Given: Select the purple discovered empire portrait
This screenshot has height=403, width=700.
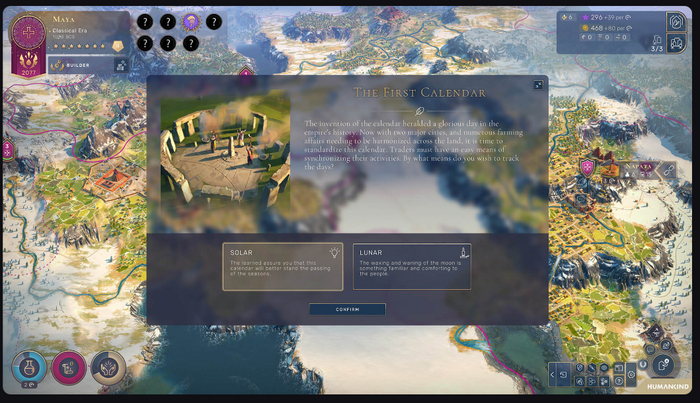Looking at the screenshot, I should pos(192,21).
